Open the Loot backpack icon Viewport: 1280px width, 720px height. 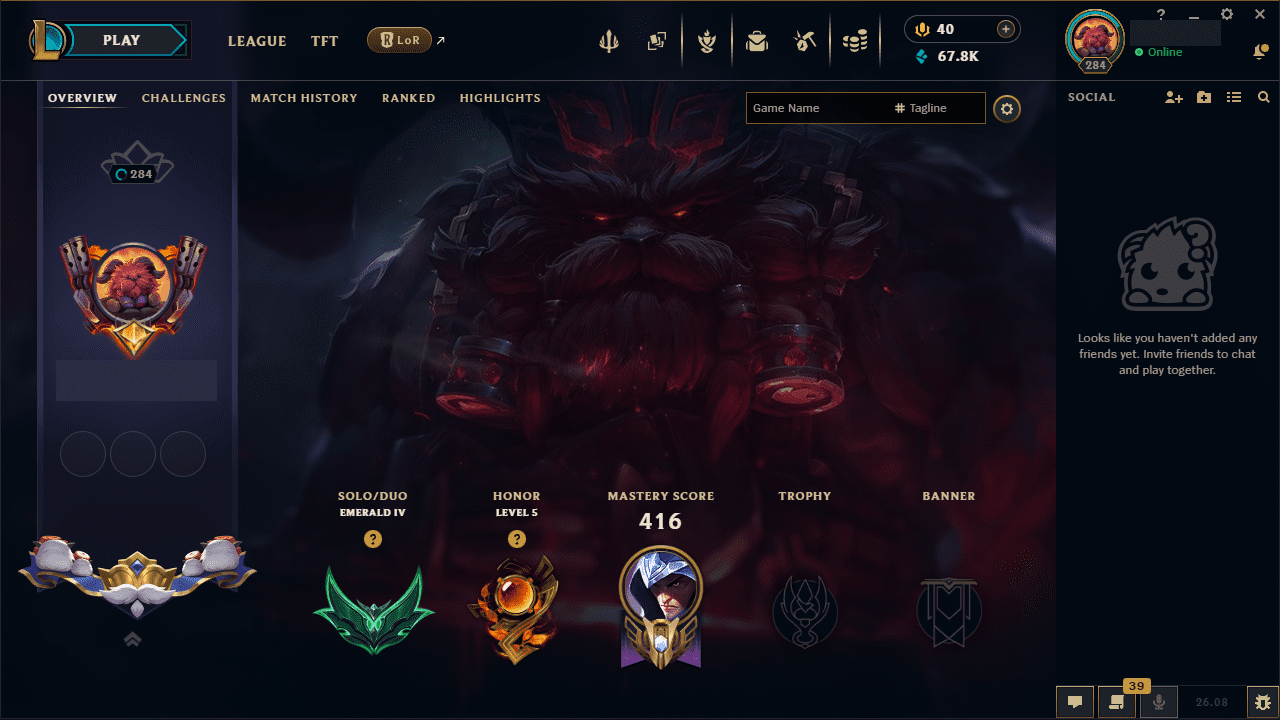(757, 41)
